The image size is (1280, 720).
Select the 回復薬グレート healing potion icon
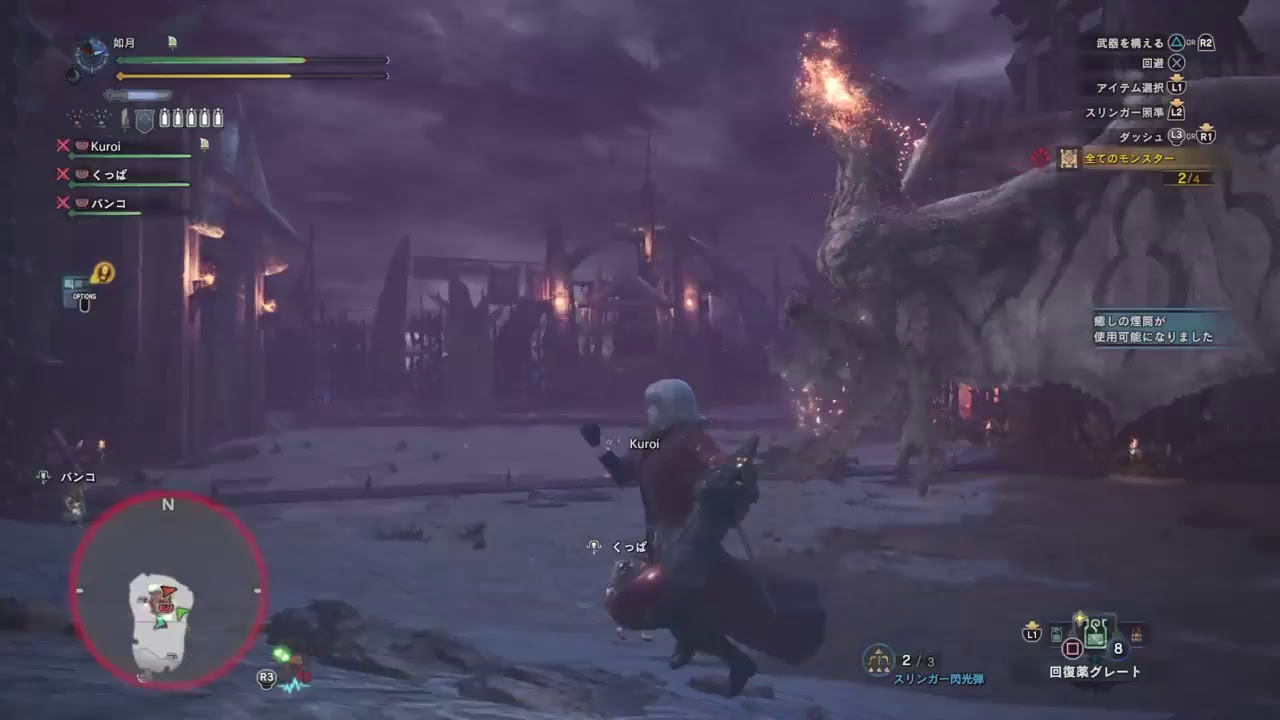pyautogui.click(x=1095, y=633)
